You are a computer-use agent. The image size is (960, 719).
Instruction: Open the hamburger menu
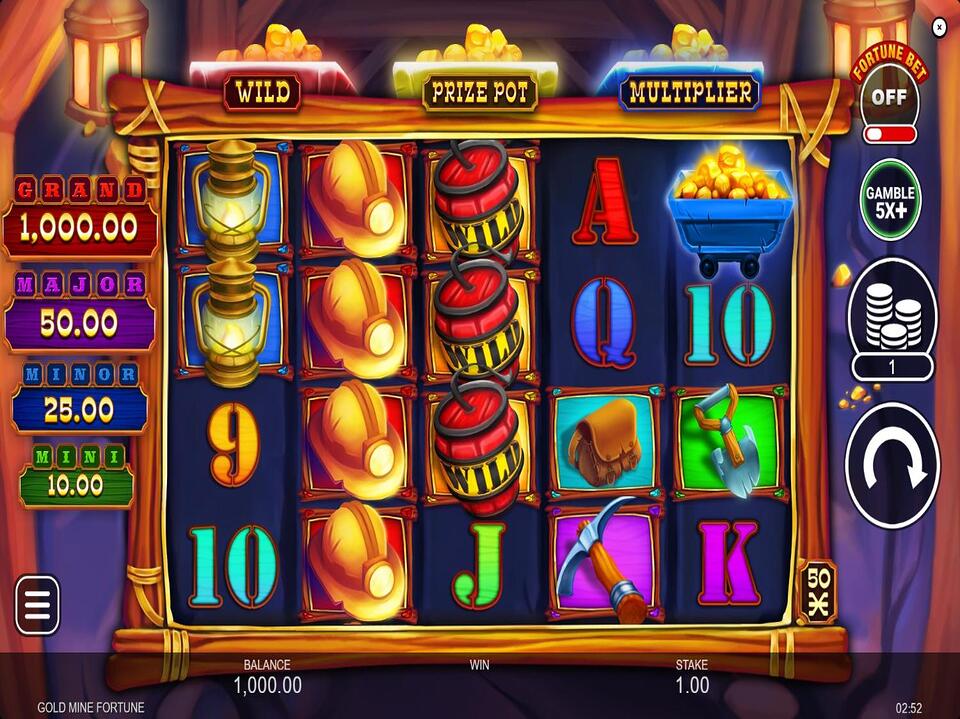pyautogui.click(x=37, y=605)
